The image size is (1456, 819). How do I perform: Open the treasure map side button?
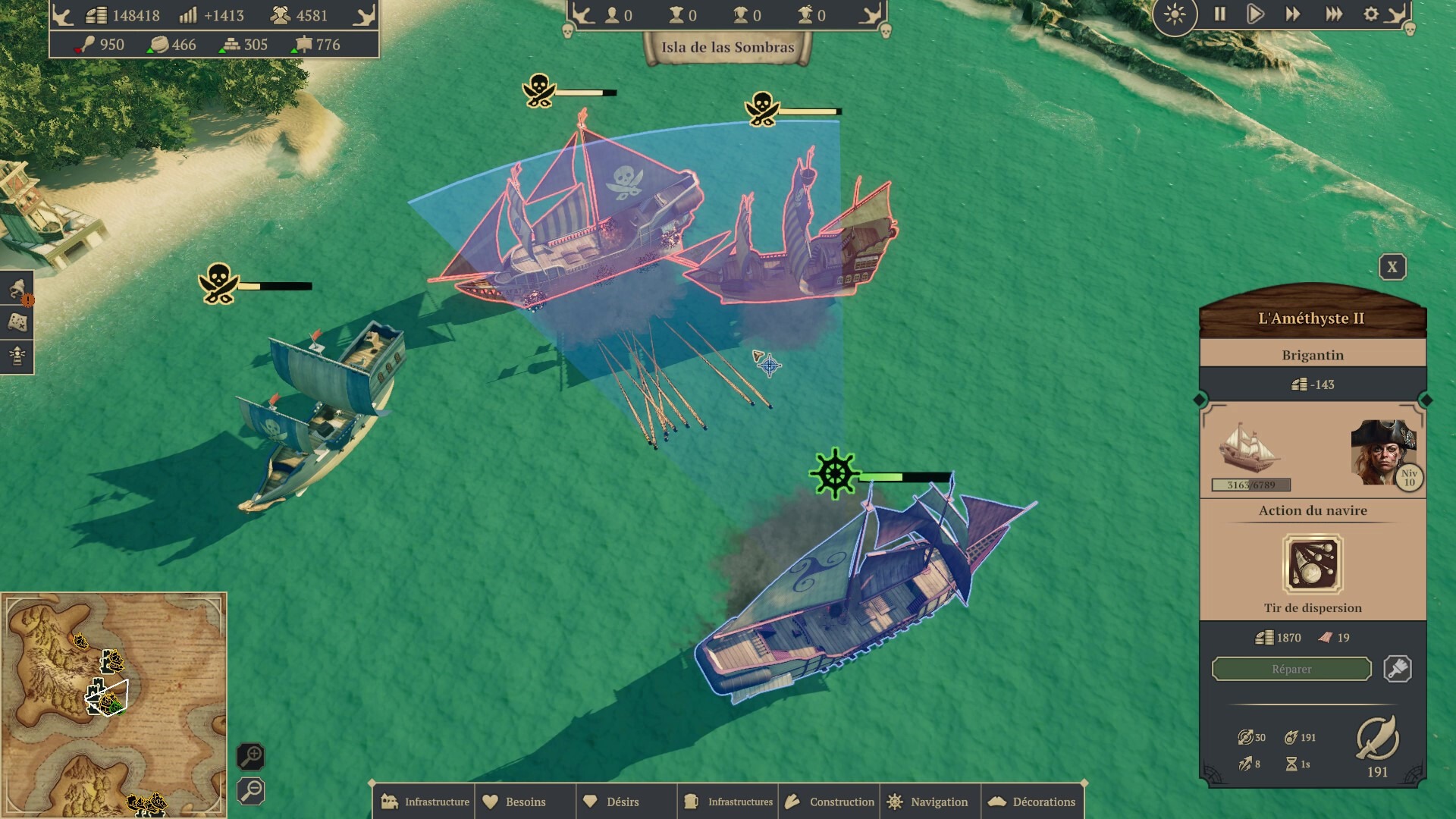click(x=17, y=322)
